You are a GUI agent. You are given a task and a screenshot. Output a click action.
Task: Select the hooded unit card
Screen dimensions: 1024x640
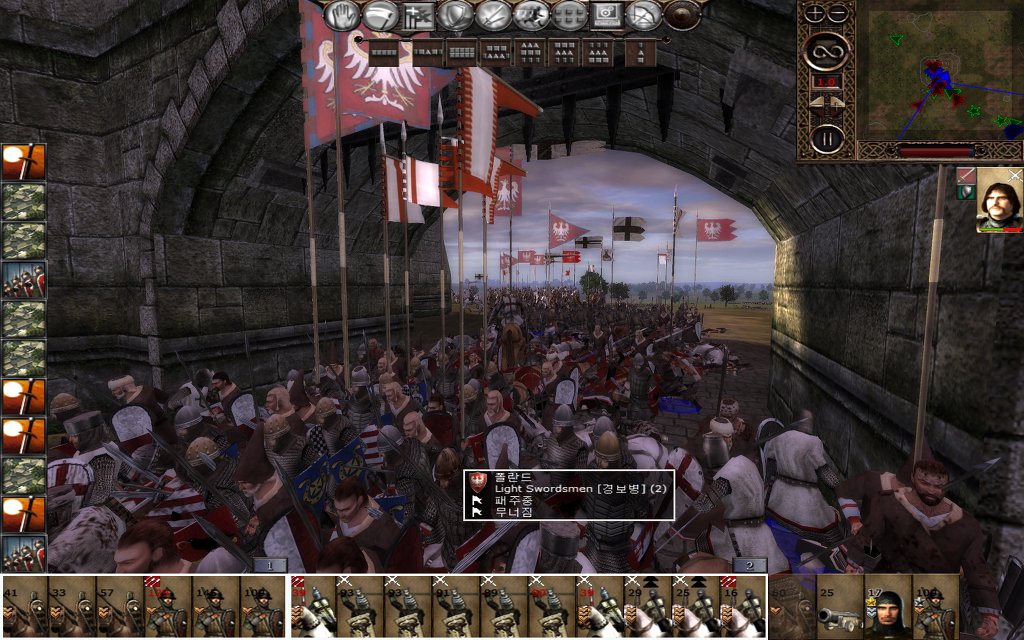pos(888,607)
